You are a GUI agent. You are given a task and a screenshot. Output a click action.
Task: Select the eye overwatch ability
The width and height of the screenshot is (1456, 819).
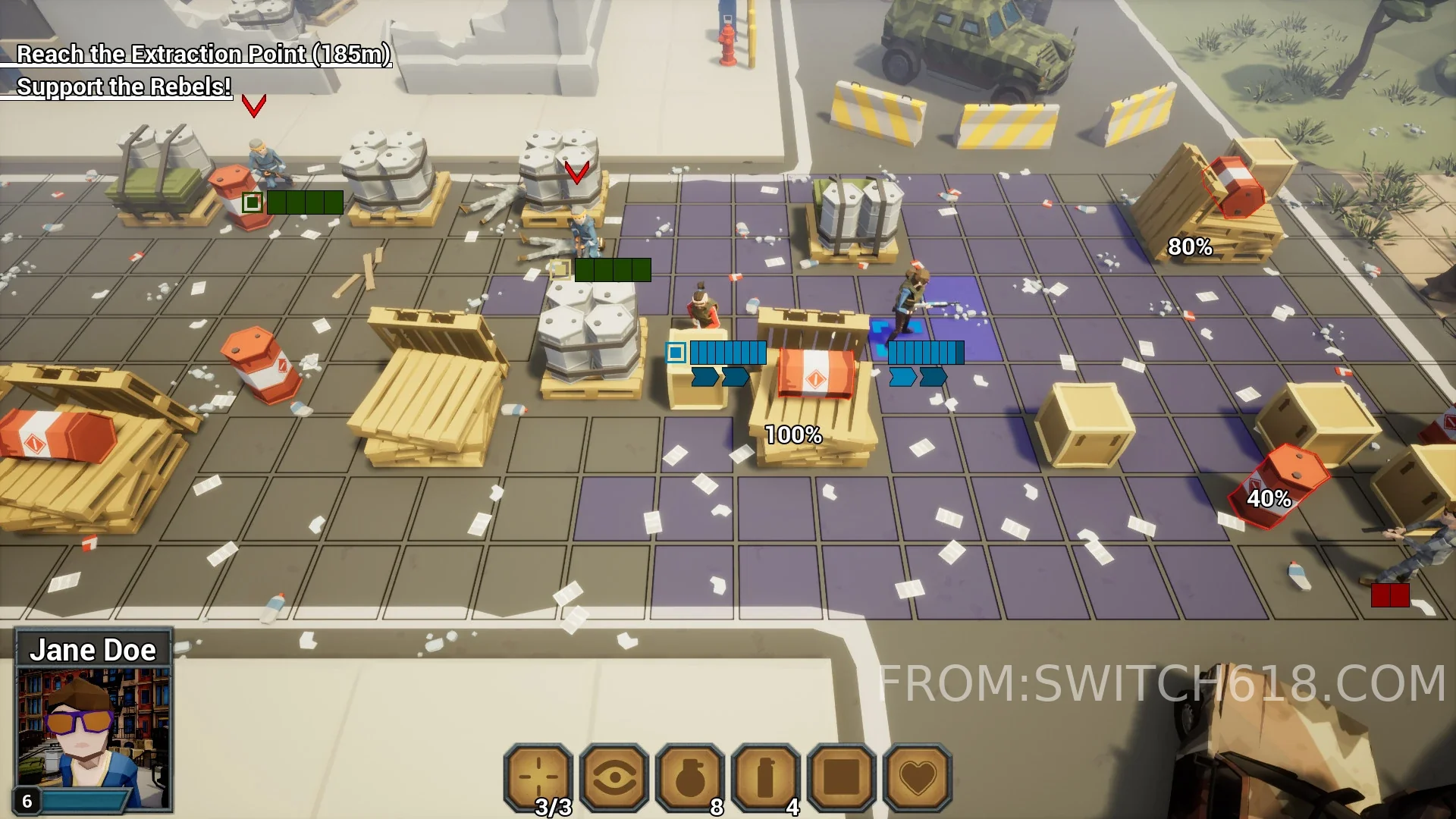point(614,777)
